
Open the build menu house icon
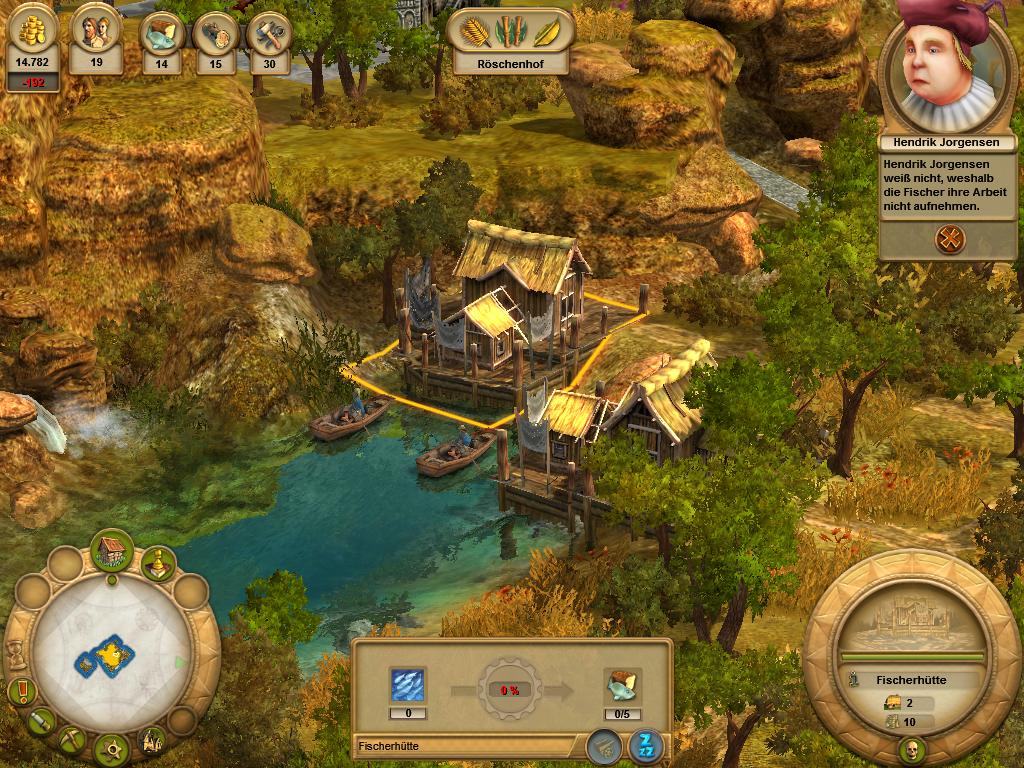pyautogui.click(x=112, y=550)
